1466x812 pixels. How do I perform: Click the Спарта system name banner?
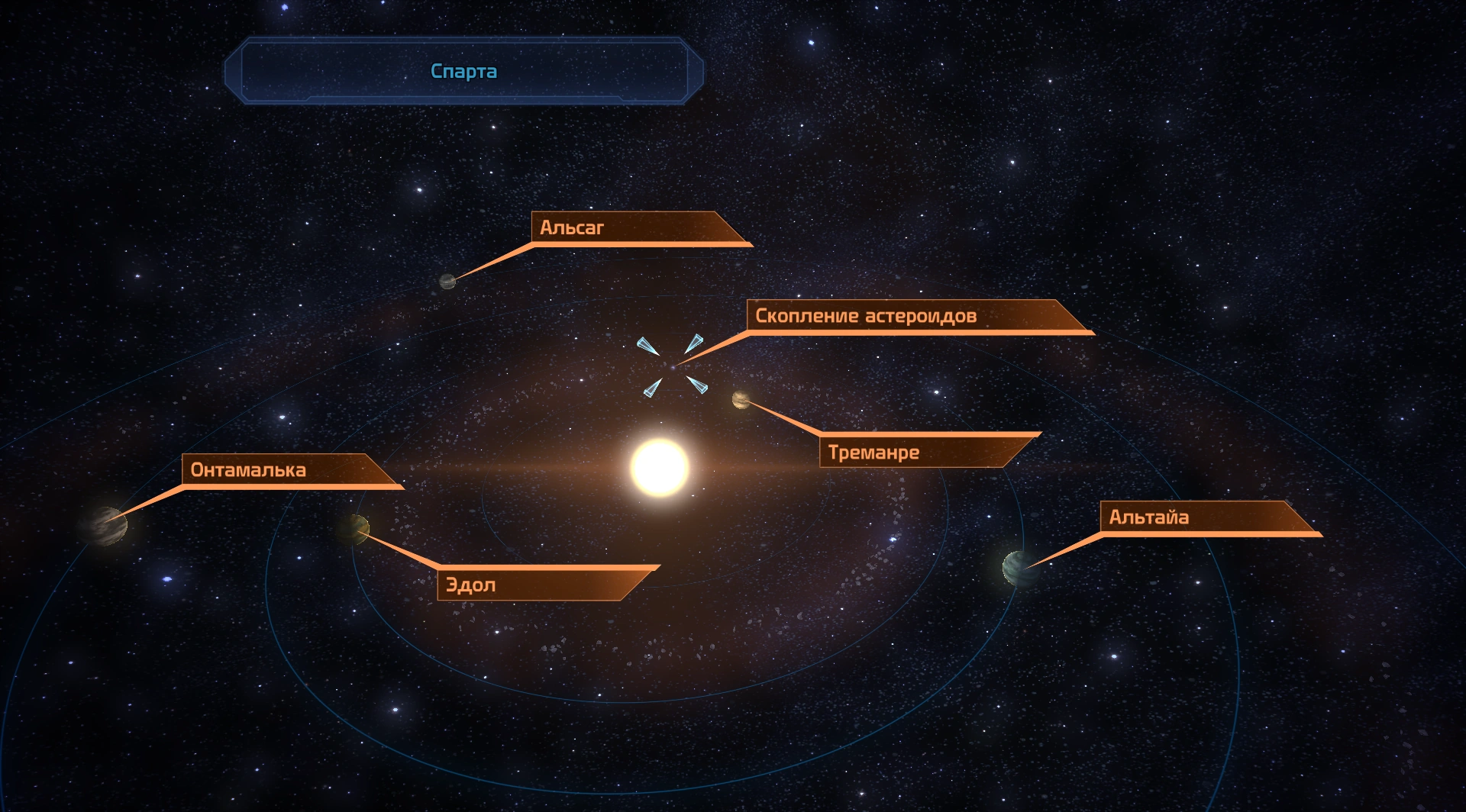click(x=463, y=71)
